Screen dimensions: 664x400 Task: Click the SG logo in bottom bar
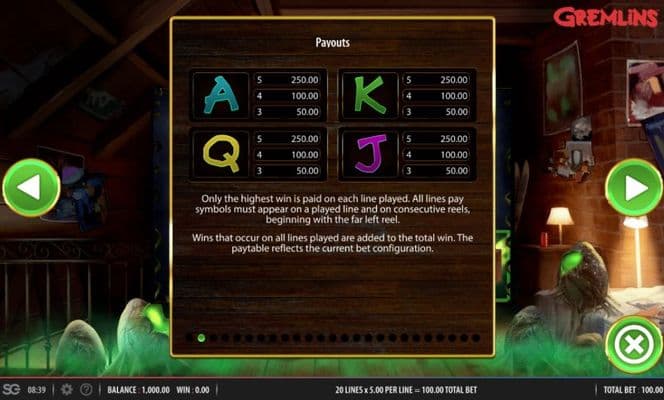pyautogui.click(x=11, y=389)
